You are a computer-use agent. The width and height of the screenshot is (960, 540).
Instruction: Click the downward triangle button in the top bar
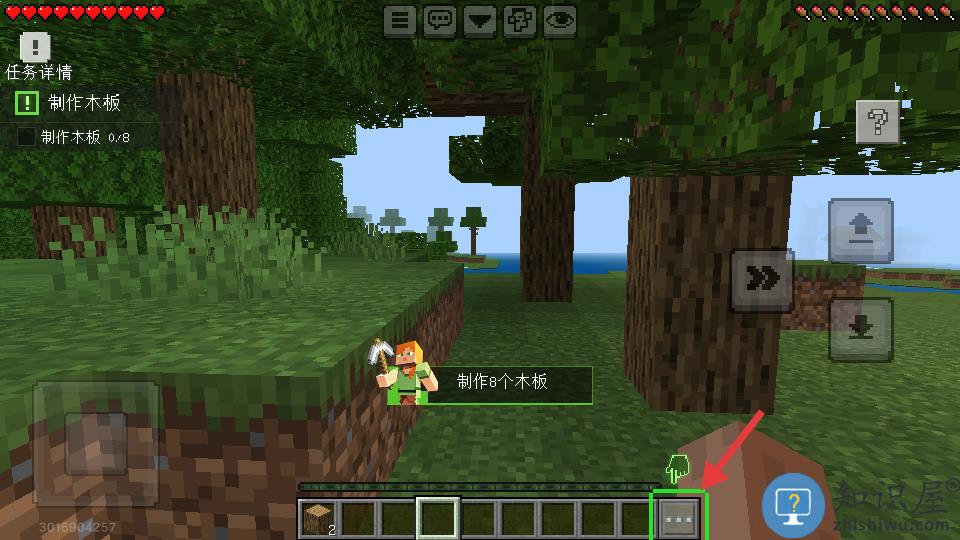(x=480, y=20)
